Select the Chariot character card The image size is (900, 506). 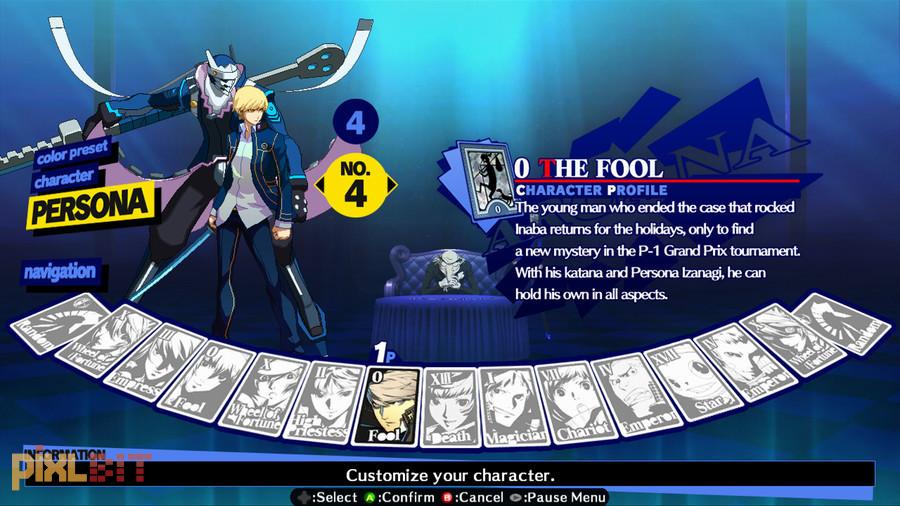pos(567,401)
